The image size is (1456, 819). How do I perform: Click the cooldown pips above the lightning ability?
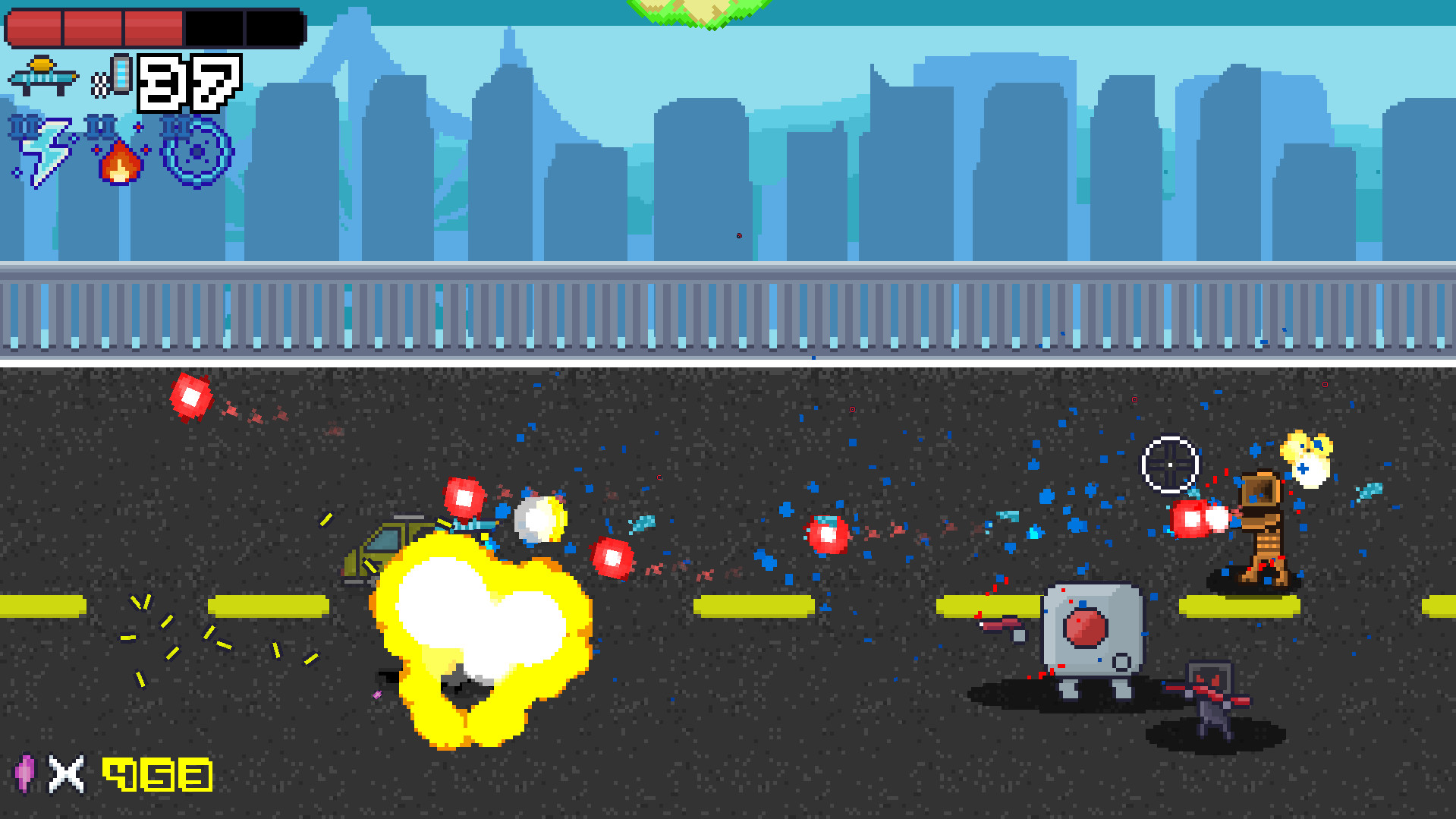tap(21, 128)
